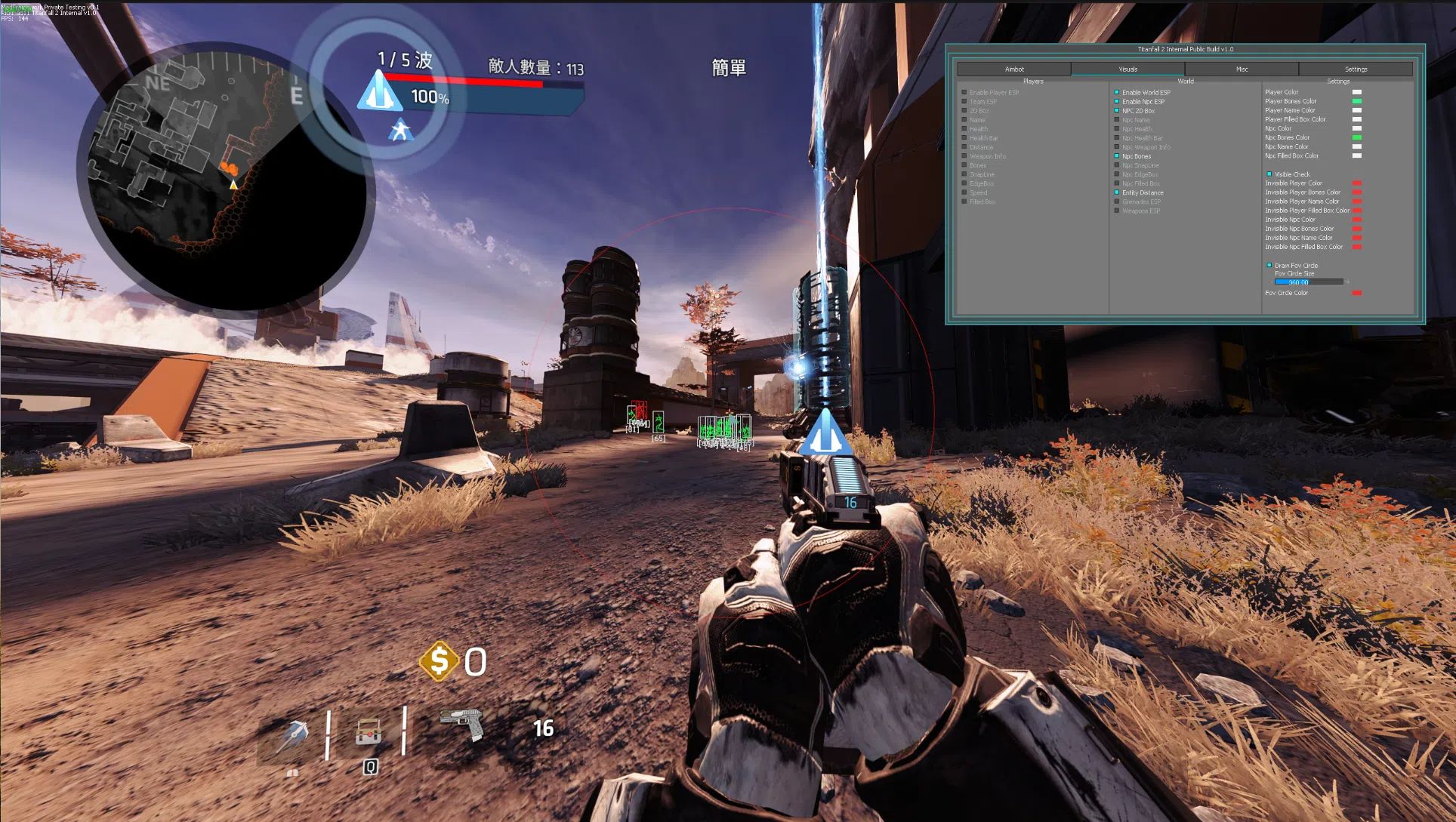Disable the Npc Bones checkbox
Image resolution: width=1456 pixels, height=822 pixels.
click(1117, 156)
